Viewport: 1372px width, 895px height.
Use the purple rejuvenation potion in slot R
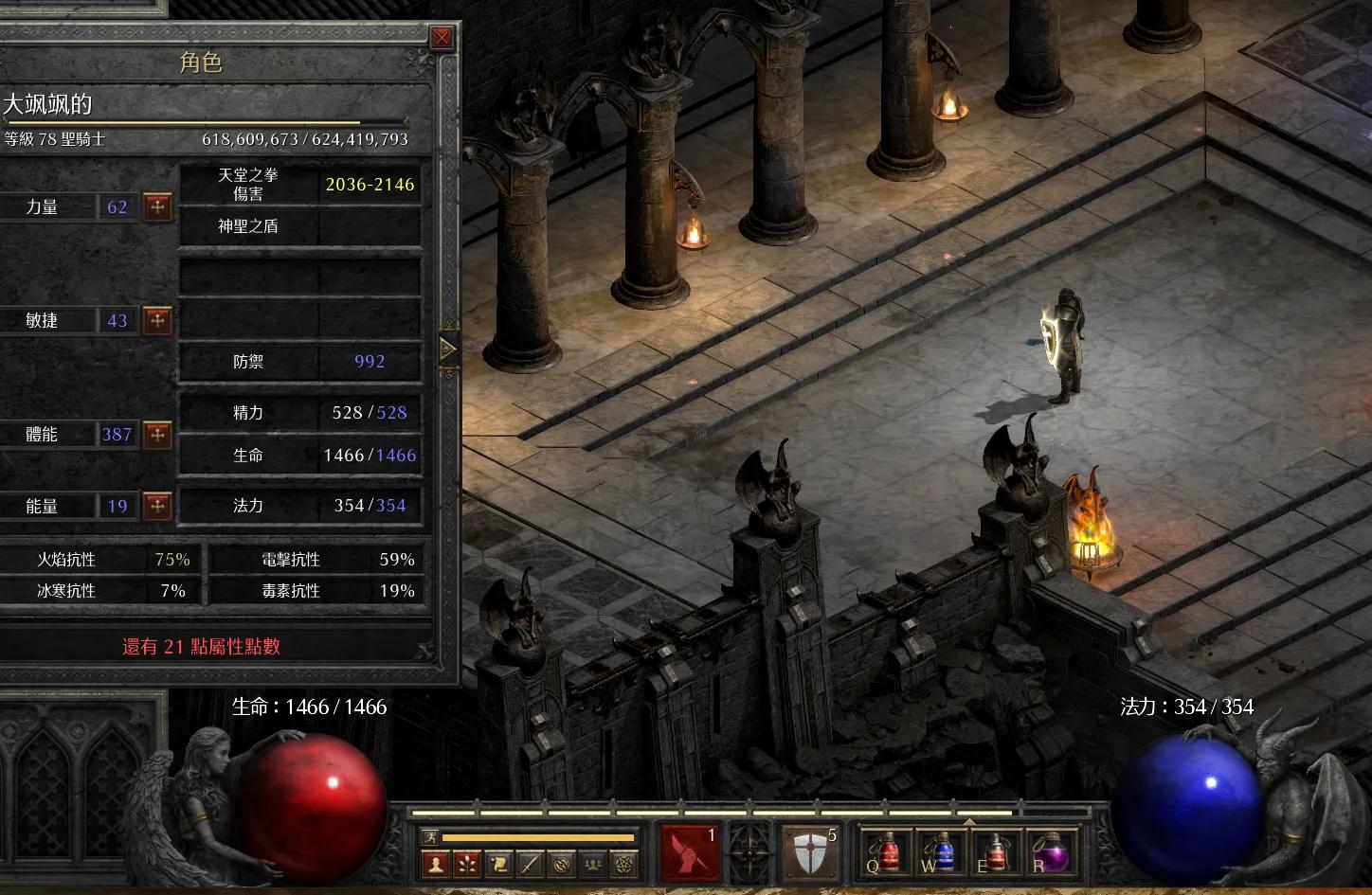point(1049,851)
